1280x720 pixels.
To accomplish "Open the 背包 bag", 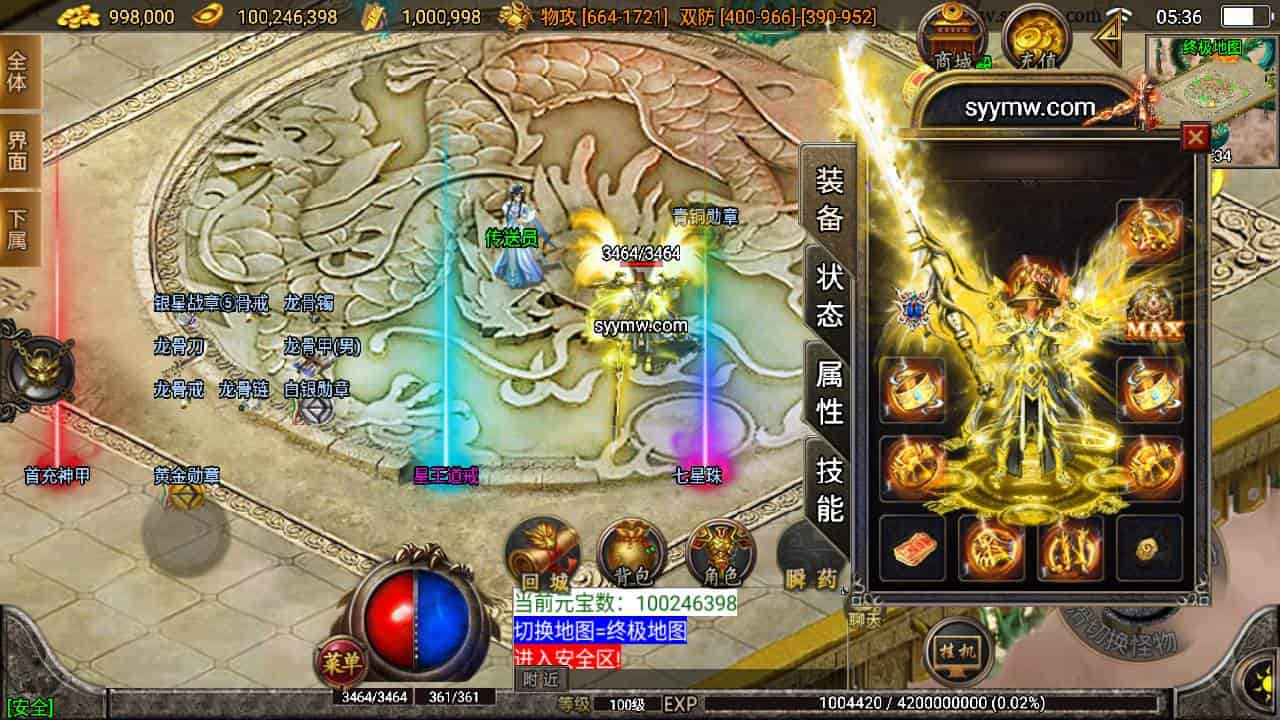I will coord(632,556).
